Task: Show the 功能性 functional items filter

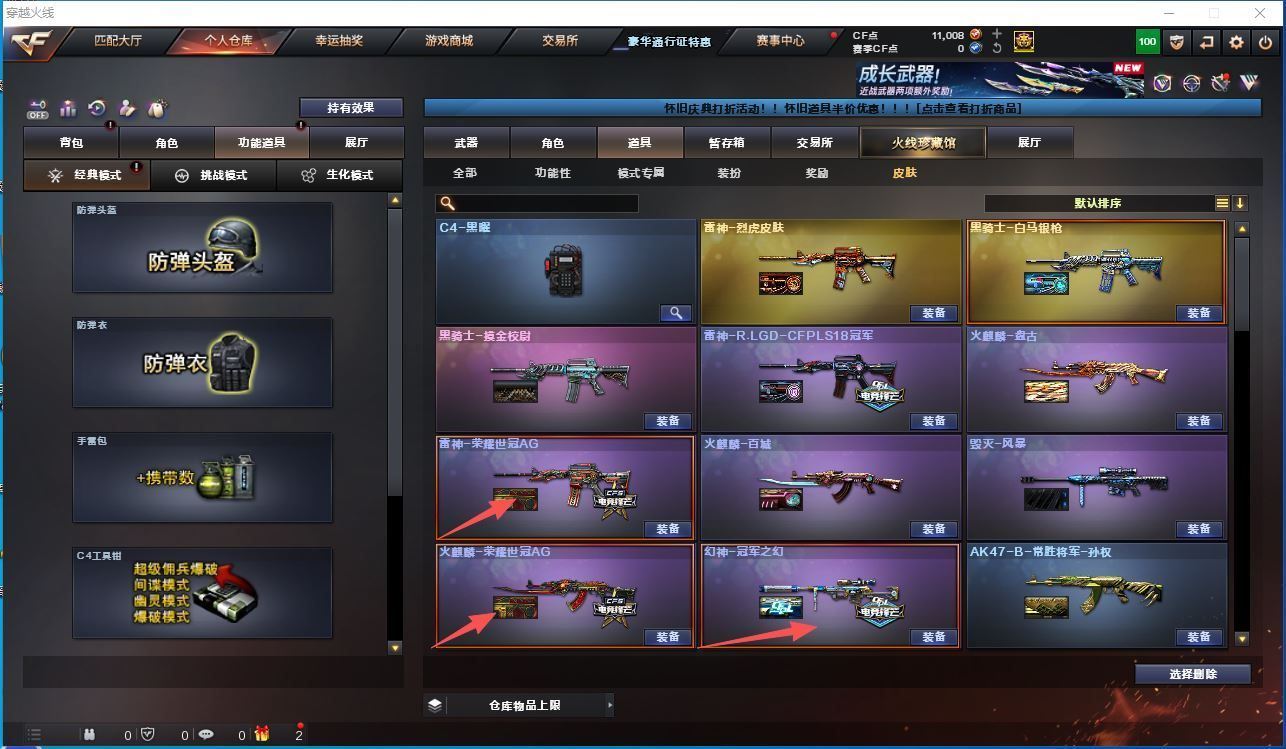Action: pyautogui.click(x=552, y=173)
